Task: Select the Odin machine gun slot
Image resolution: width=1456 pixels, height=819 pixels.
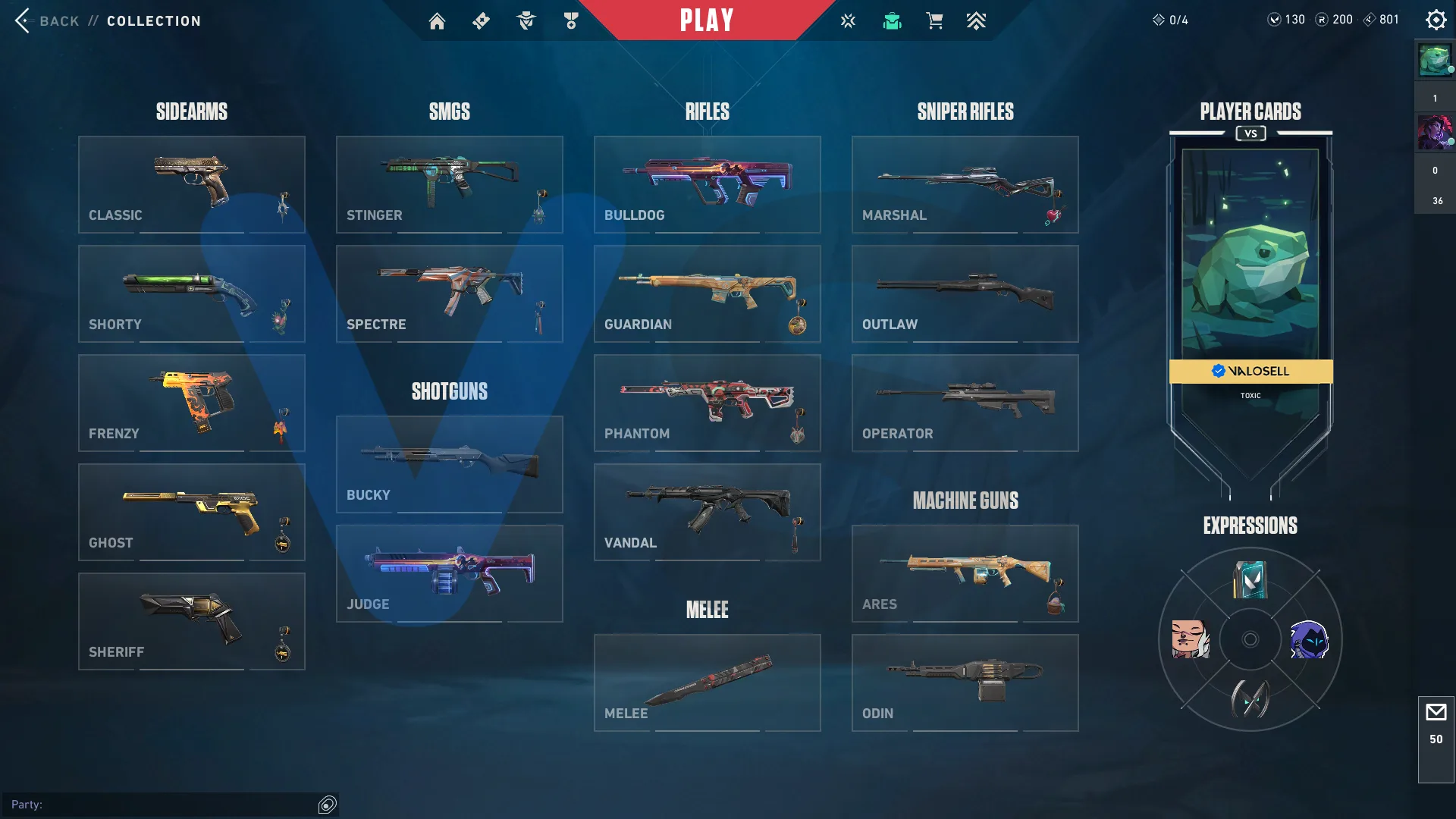Action: click(965, 682)
